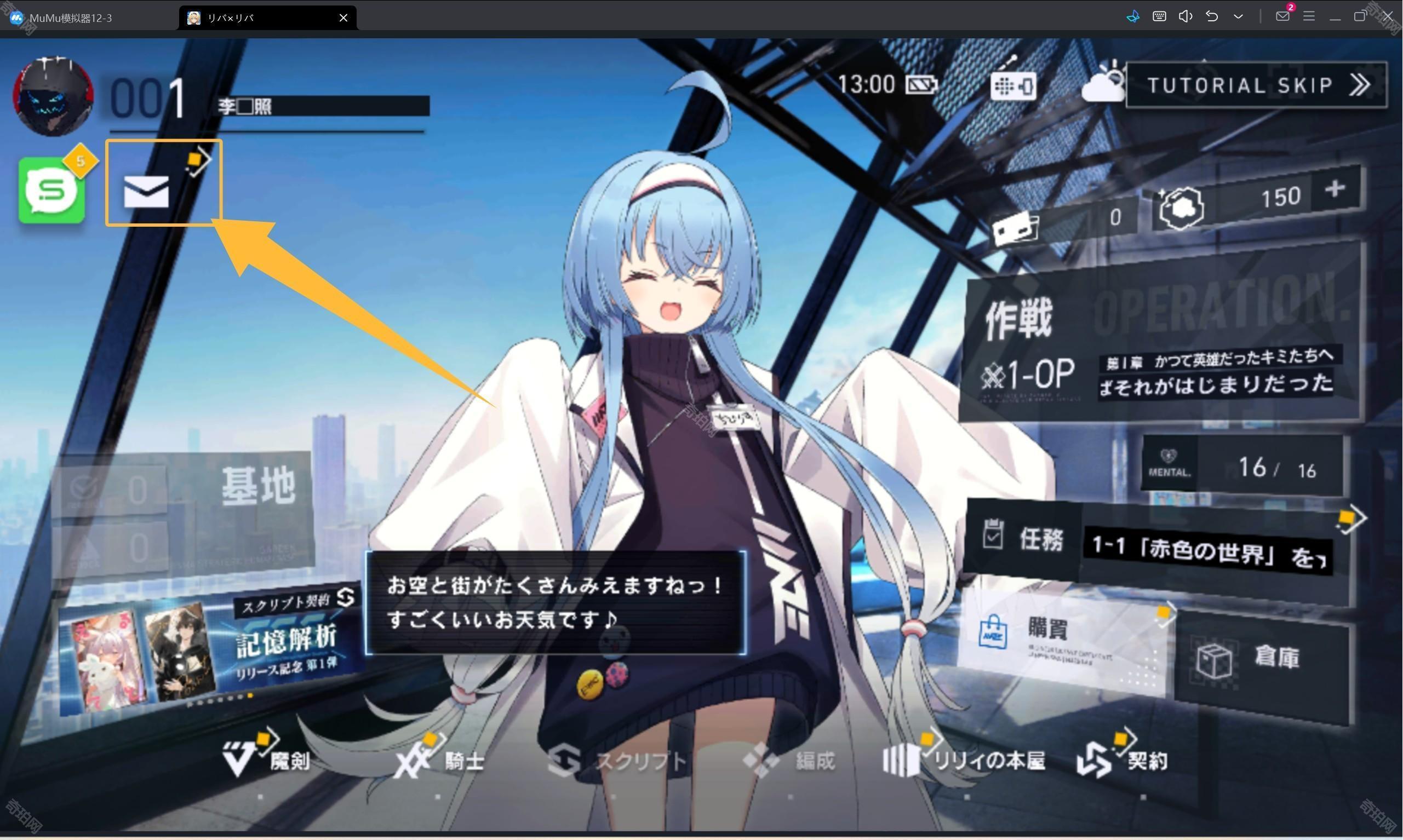Viewport: 1403px width, 840px height.
Task: Open the 契約 gacha icon
Action: point(1124,761)
